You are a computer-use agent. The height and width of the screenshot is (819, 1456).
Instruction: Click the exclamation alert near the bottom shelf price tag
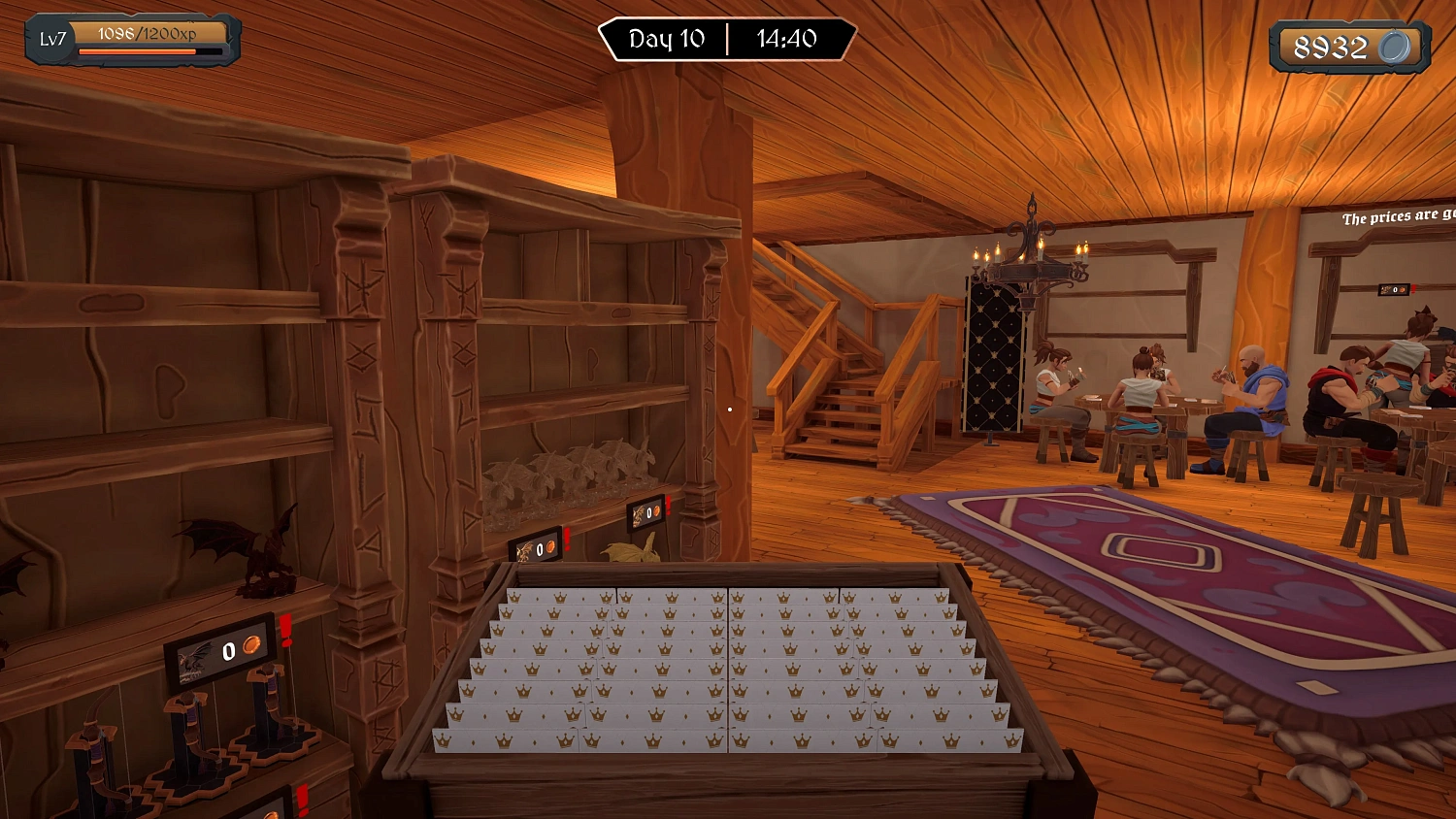coord(301,798)
